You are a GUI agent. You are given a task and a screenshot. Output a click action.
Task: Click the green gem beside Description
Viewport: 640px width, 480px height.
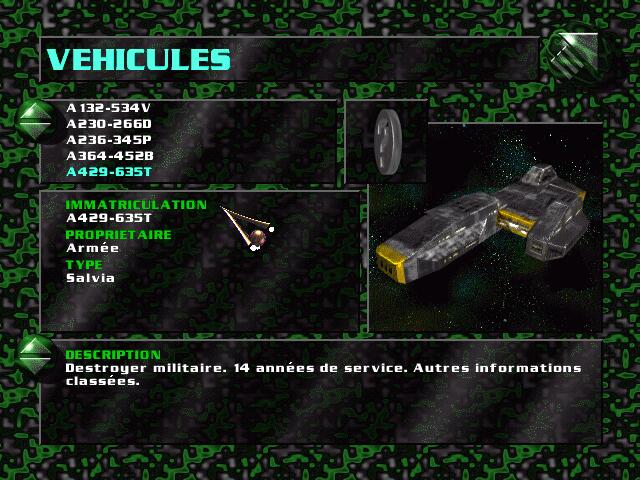[x=36, y=353]
